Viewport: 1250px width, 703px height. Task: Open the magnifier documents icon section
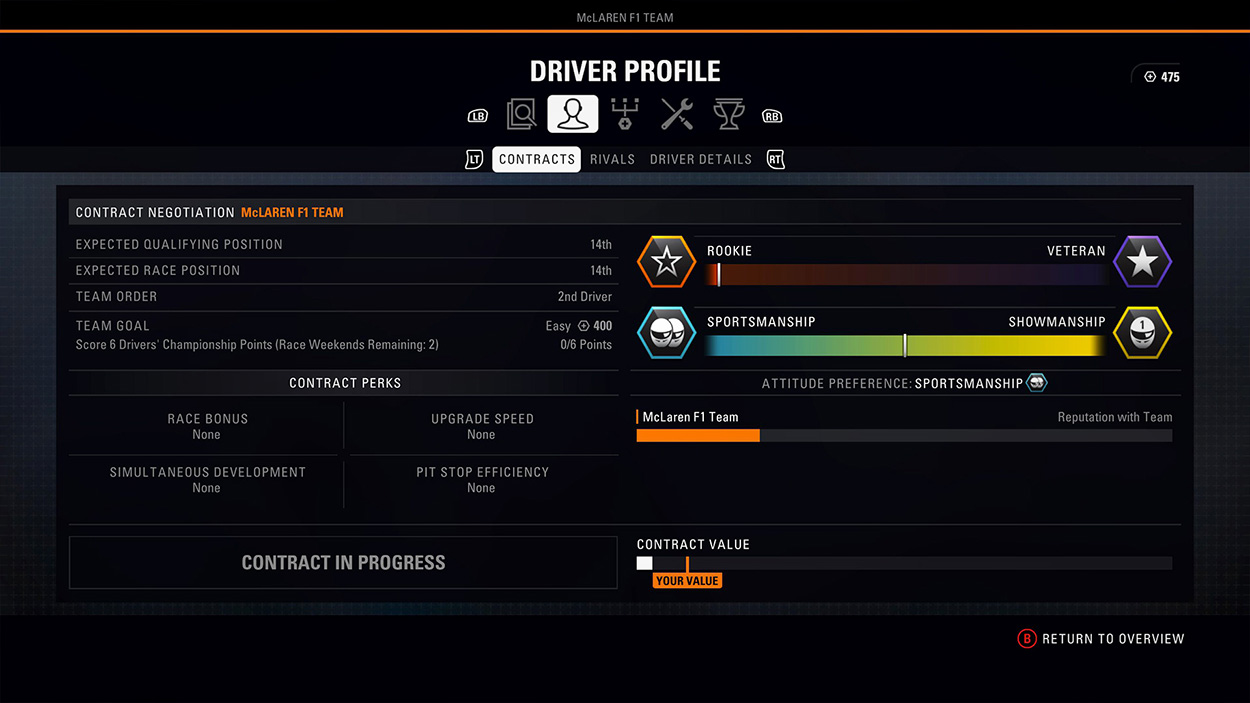tap(521, 115)
